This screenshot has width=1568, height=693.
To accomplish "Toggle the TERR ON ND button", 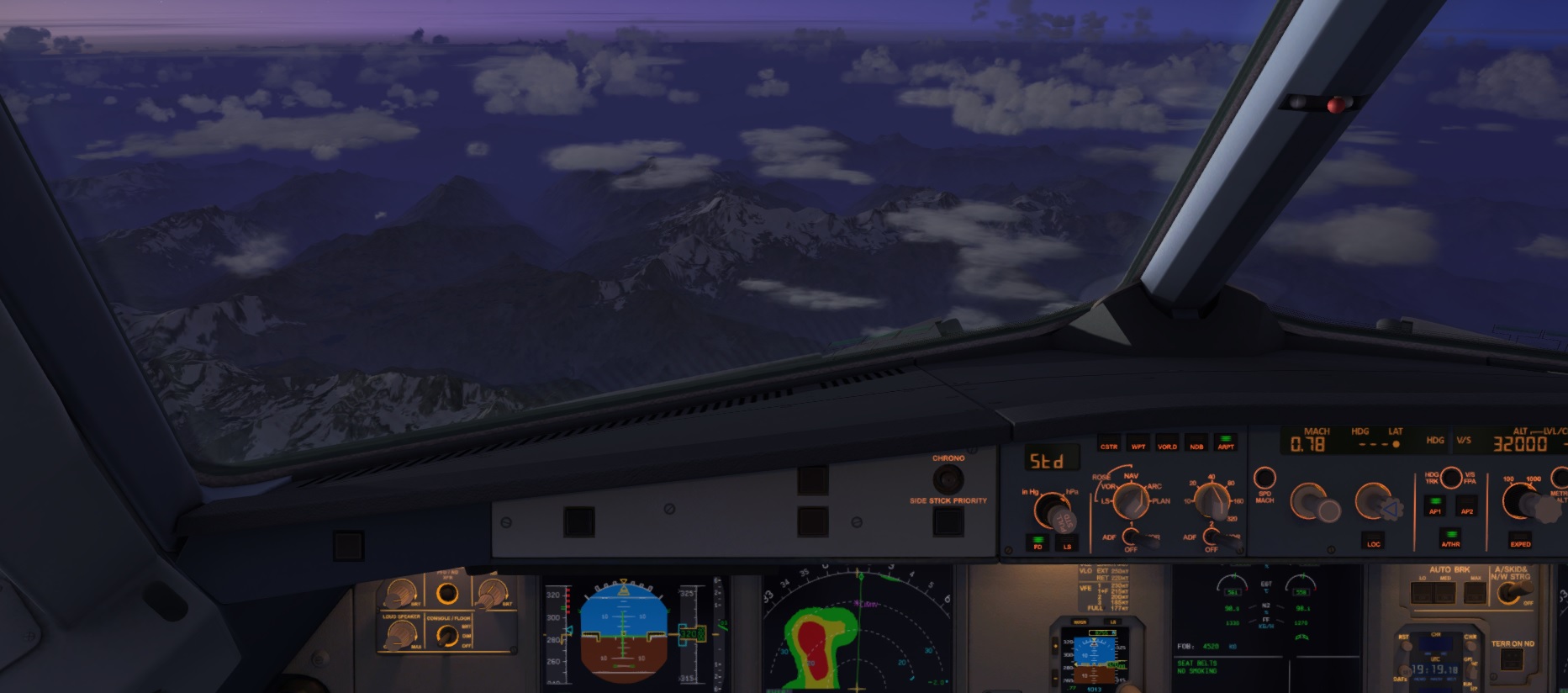I will tap(1512, 660).
